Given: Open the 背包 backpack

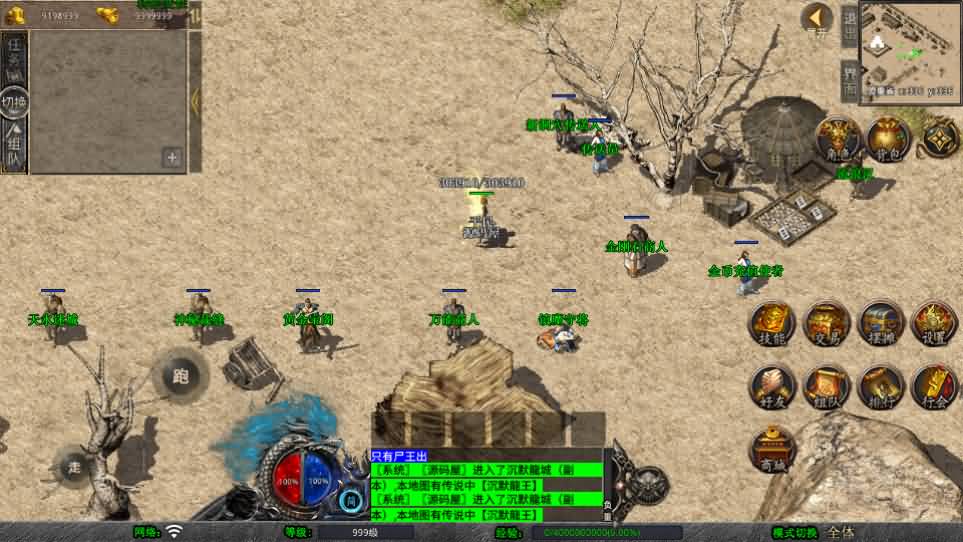Looking at the screenshot, I should click(x=887, y=140).
